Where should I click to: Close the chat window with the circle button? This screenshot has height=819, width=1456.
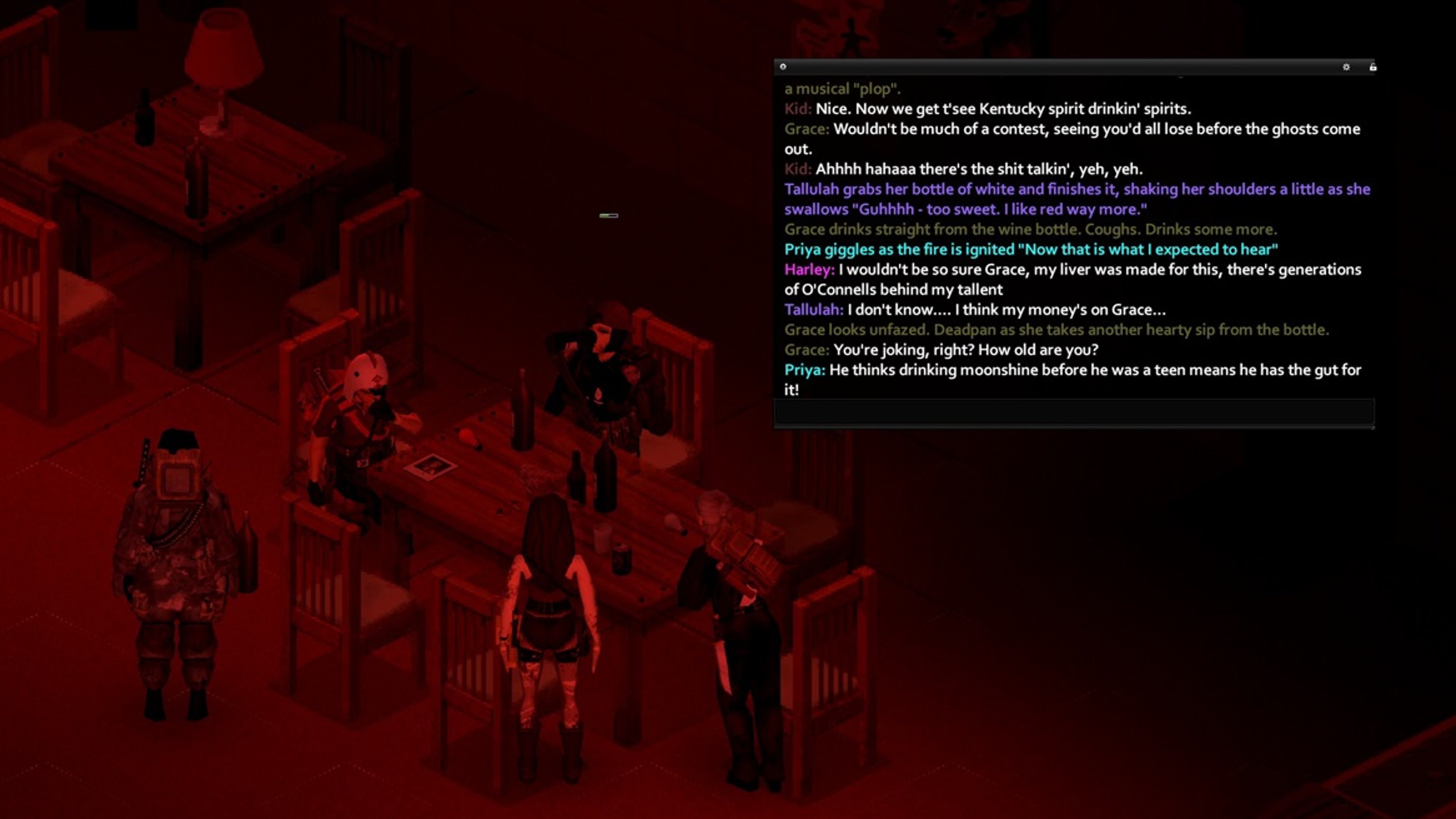[x=783, y=67]
